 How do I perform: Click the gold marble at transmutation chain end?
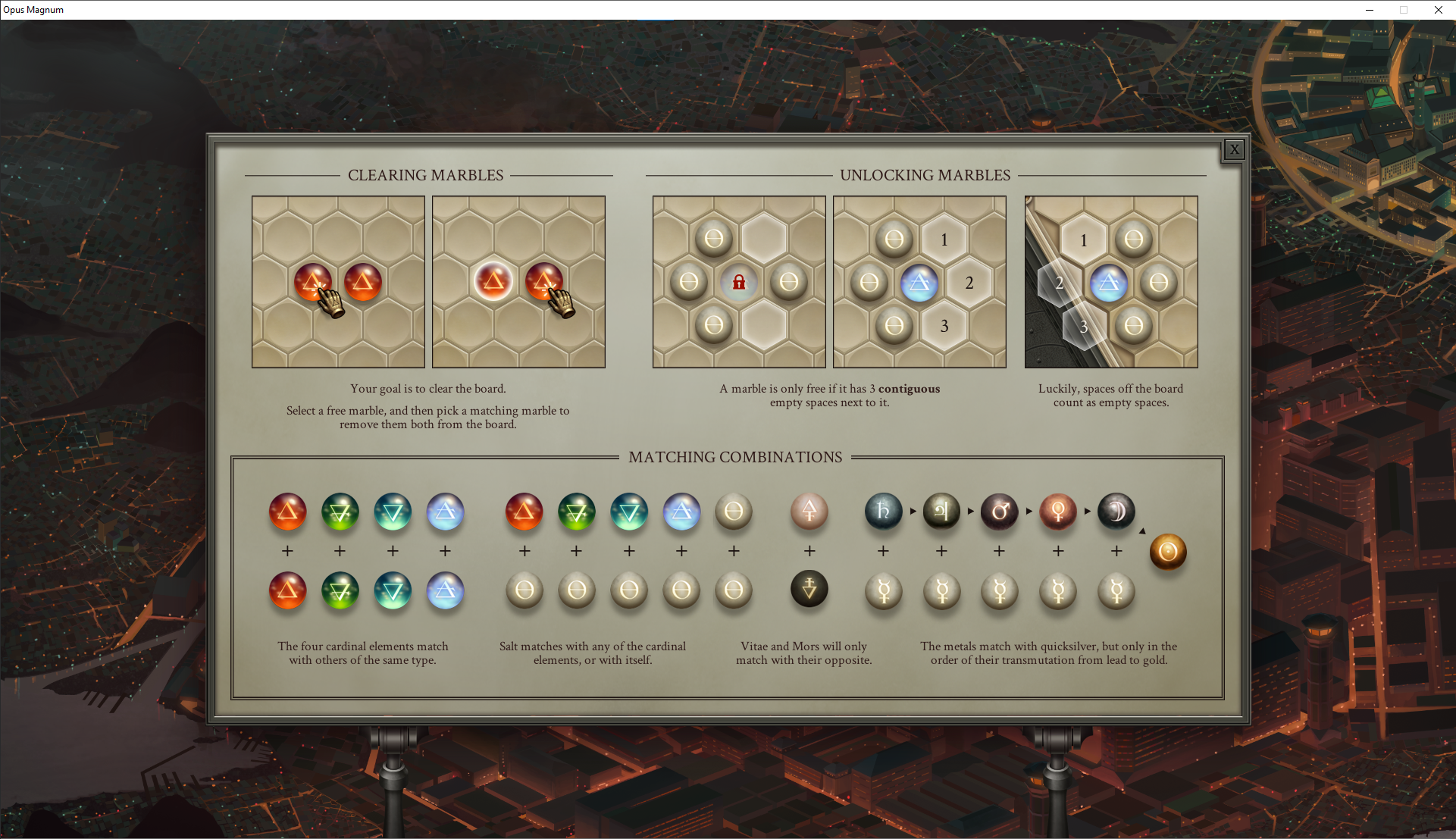coord(1168,553)
